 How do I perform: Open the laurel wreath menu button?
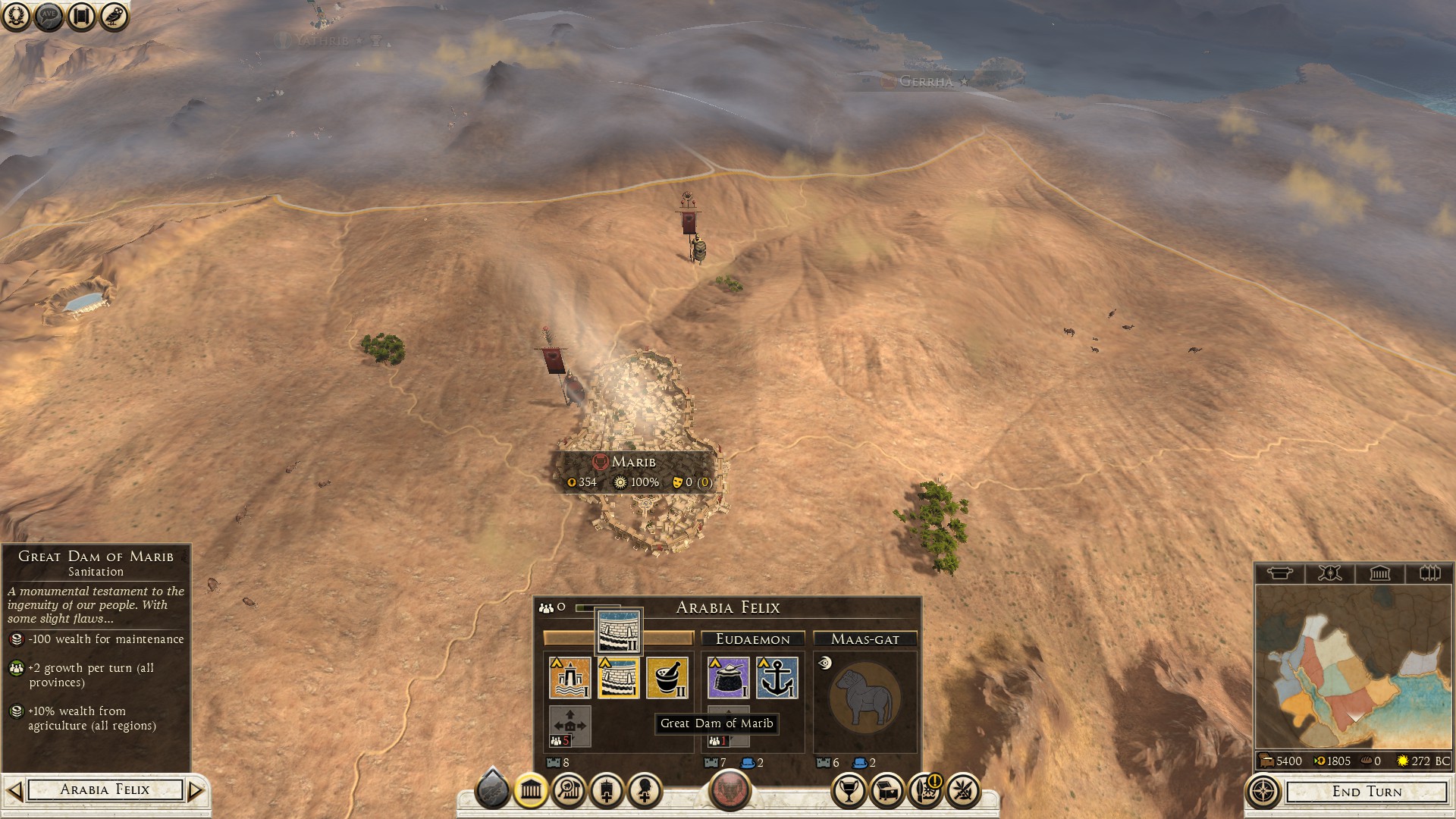coord(15,16)
